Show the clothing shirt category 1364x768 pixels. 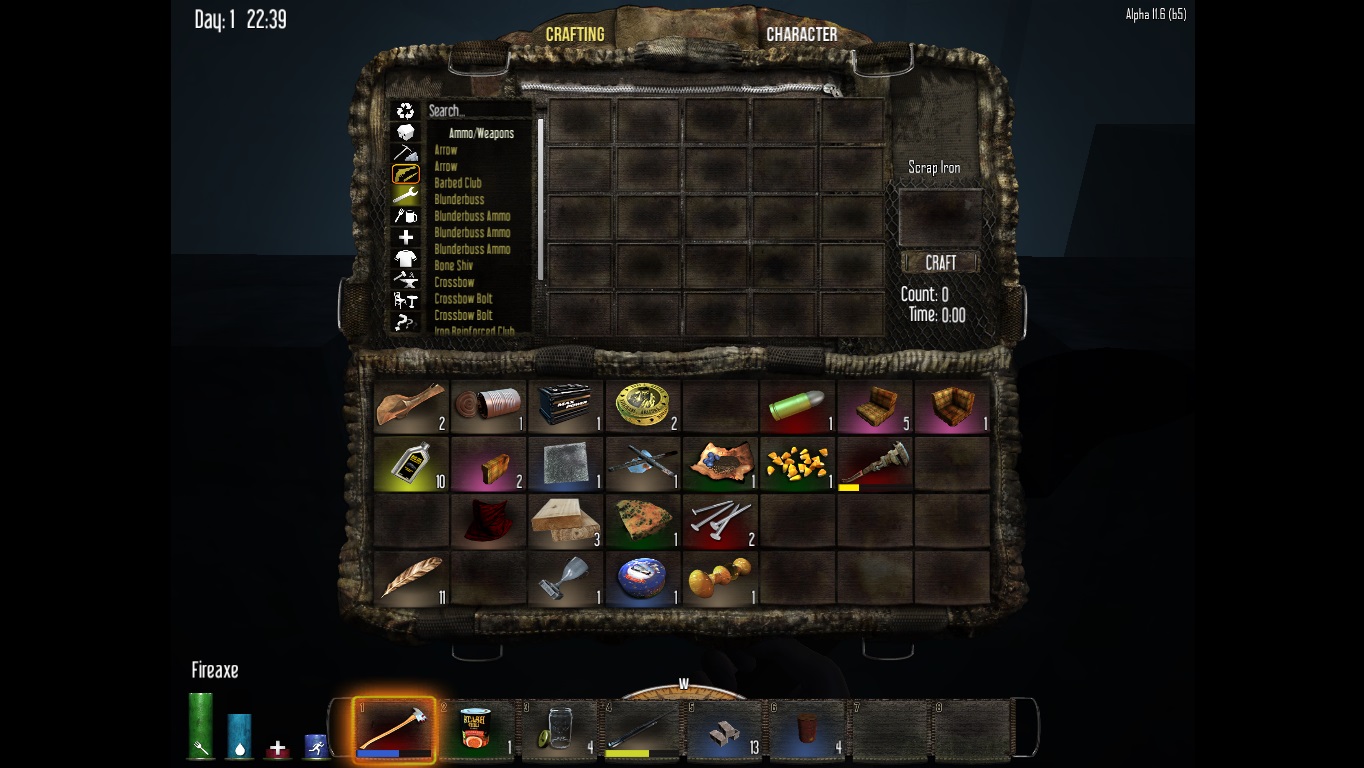(405, 259)
